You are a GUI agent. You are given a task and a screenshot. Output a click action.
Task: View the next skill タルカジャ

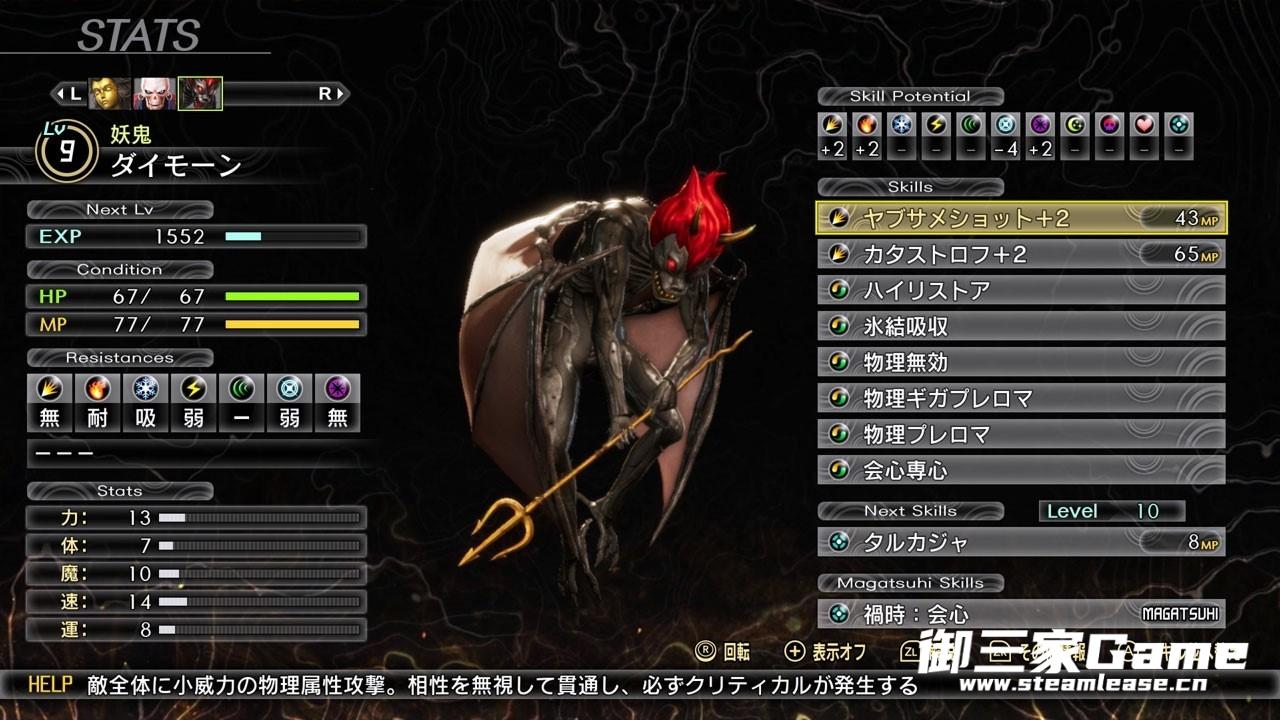[x=1020, y=542]
